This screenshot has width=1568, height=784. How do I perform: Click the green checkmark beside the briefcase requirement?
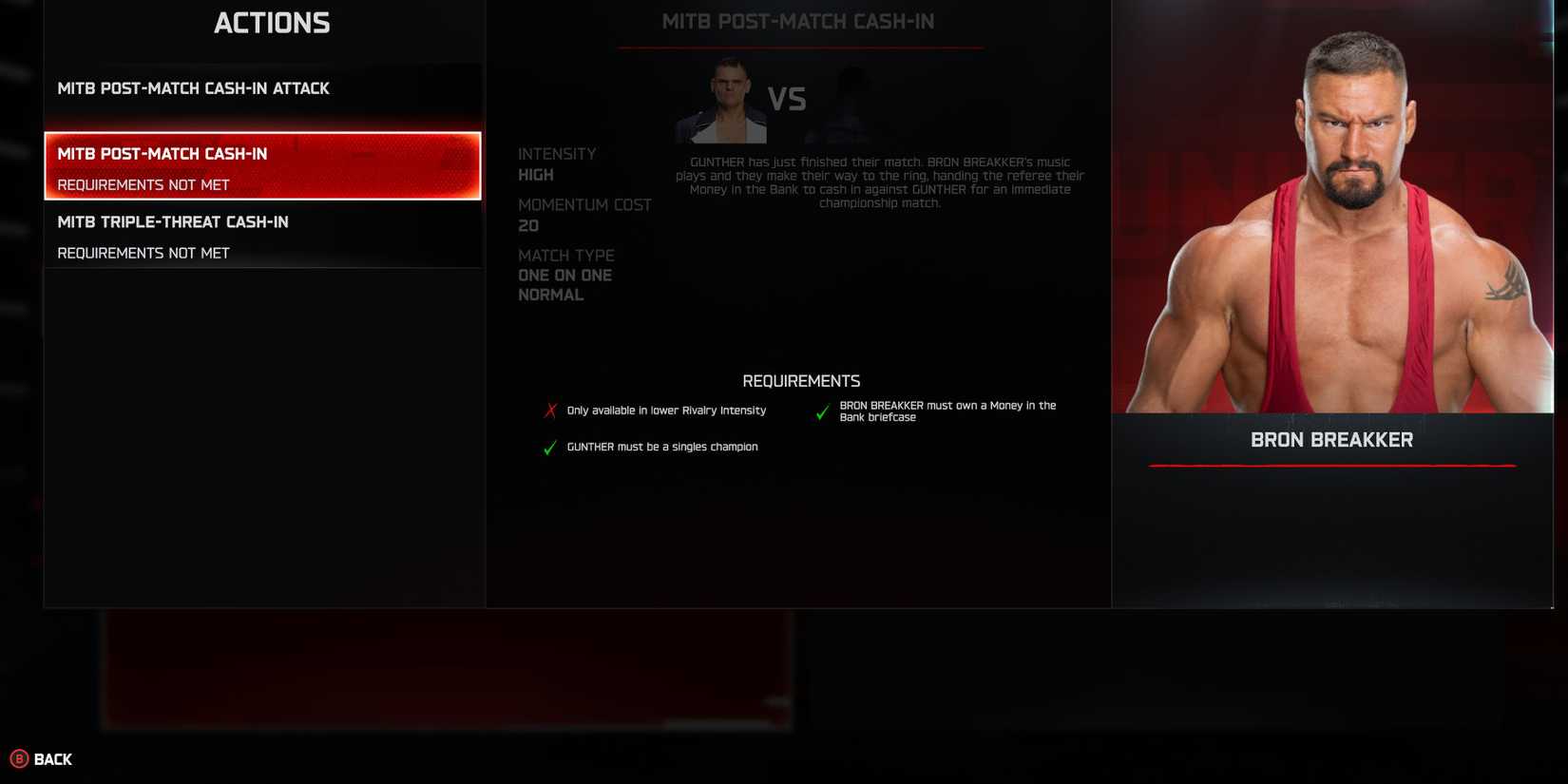click(822, 411)
